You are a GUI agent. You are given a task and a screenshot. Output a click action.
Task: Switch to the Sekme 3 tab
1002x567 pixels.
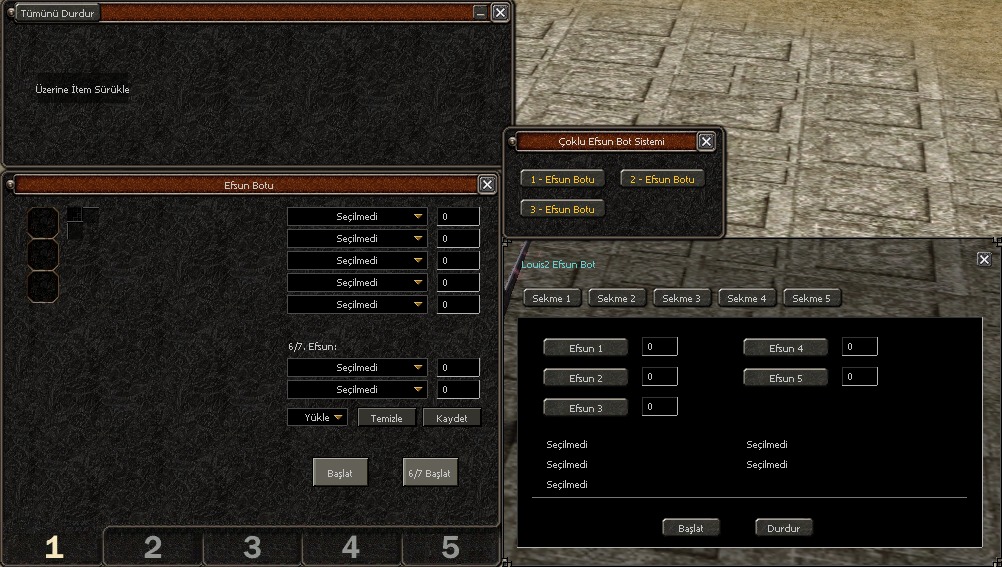(x=682, y=298)
